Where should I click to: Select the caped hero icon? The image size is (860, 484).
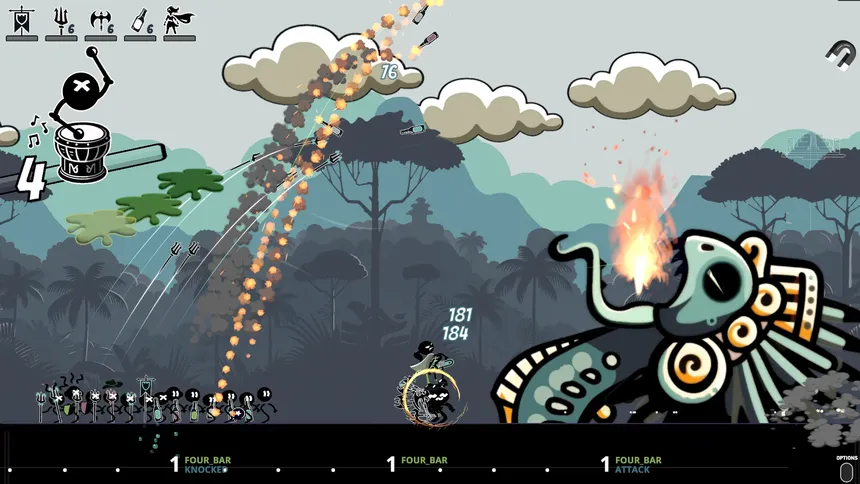click(178, 20)
